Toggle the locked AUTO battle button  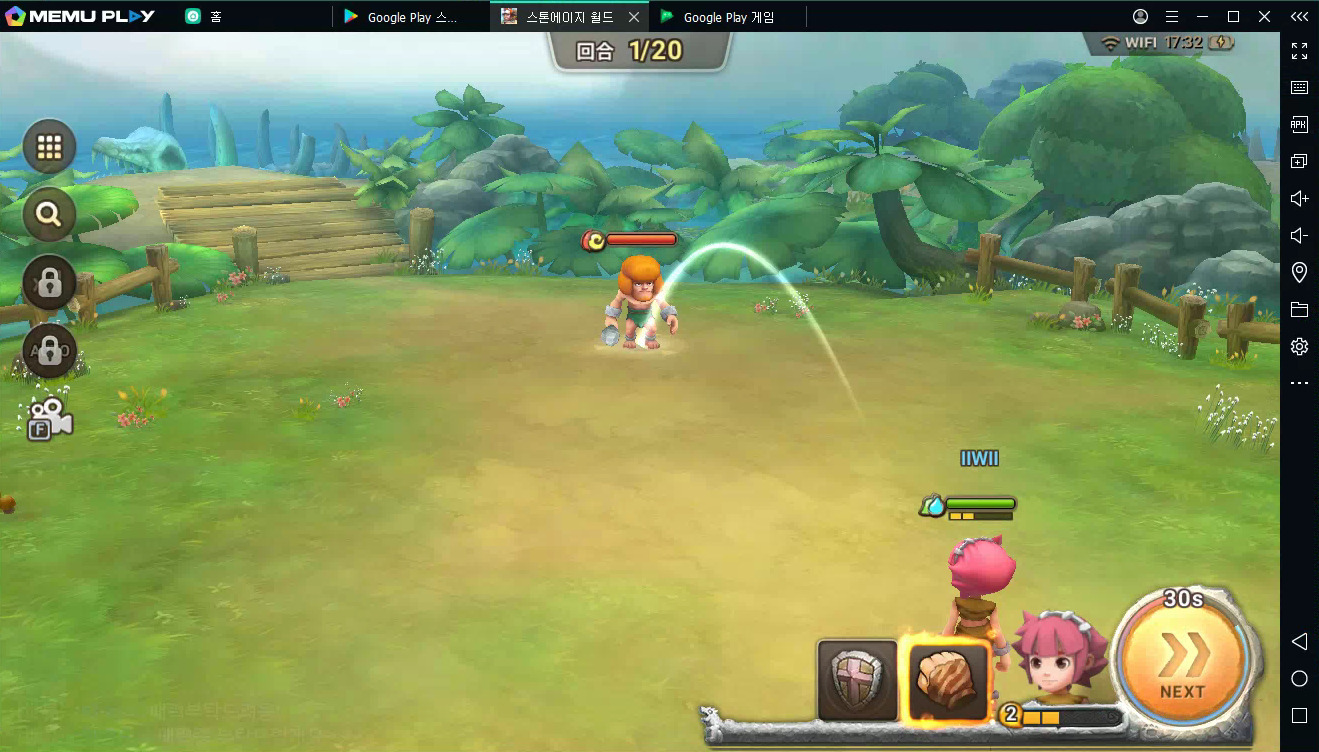(x=49, y=350)
